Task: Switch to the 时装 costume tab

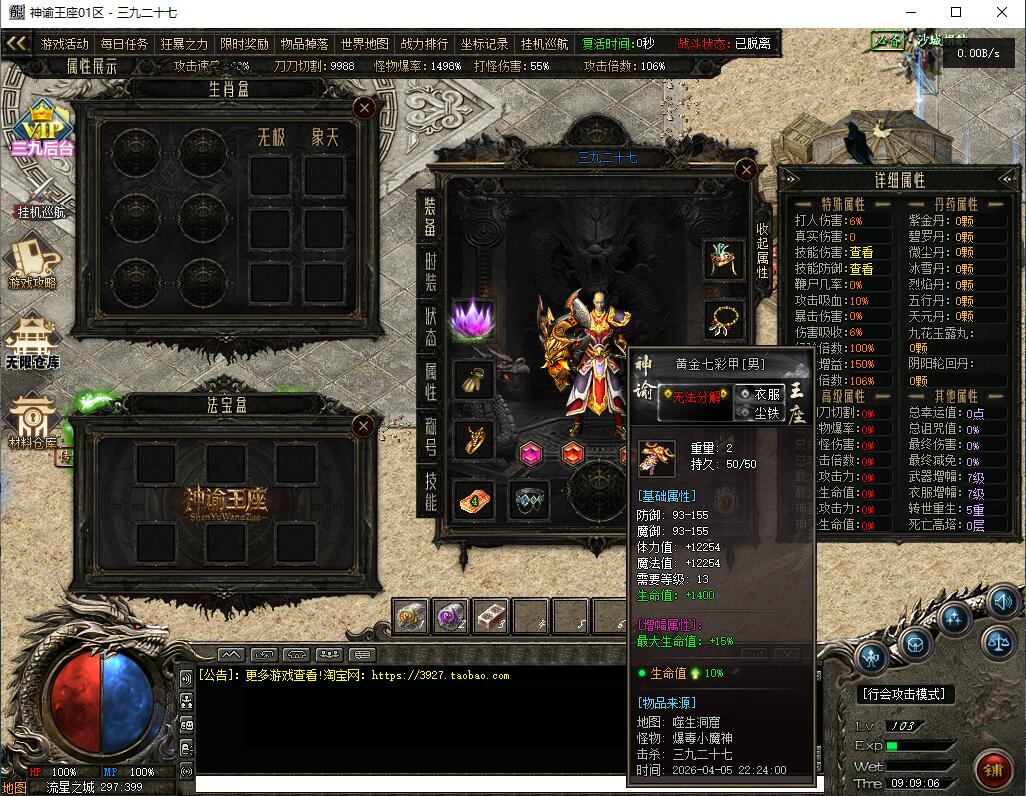Action: click(x=430, y=272)
